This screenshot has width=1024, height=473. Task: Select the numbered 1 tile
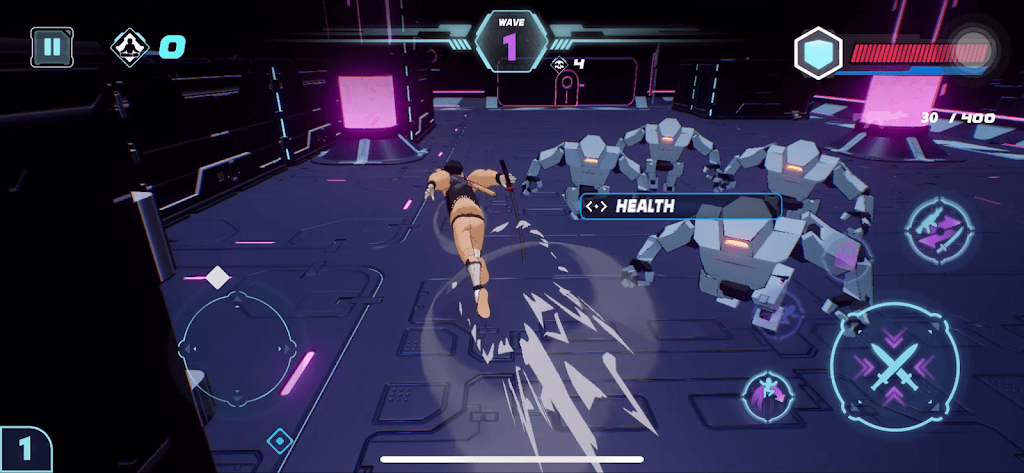(24, 449)
